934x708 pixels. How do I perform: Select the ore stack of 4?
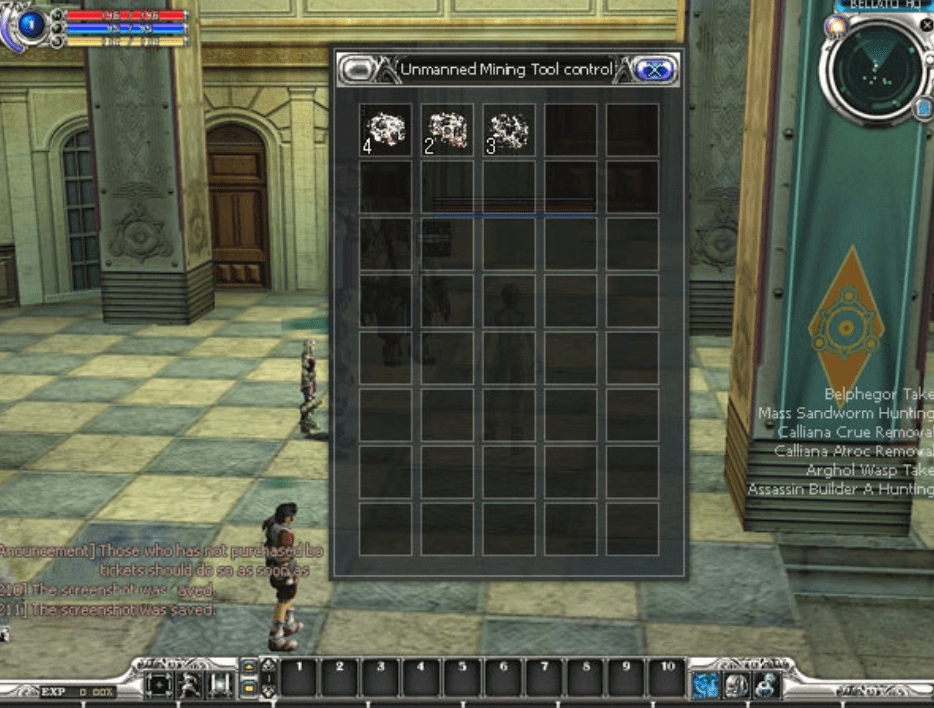click(385, 130)
